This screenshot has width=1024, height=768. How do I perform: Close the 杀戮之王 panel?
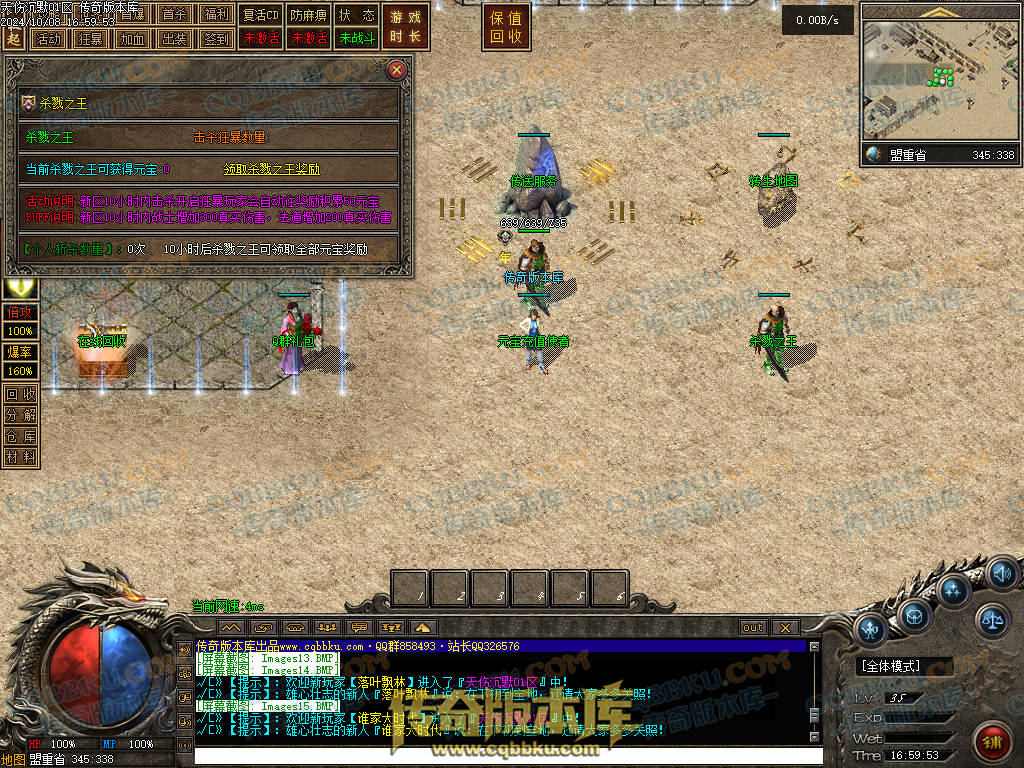[397, 70]
